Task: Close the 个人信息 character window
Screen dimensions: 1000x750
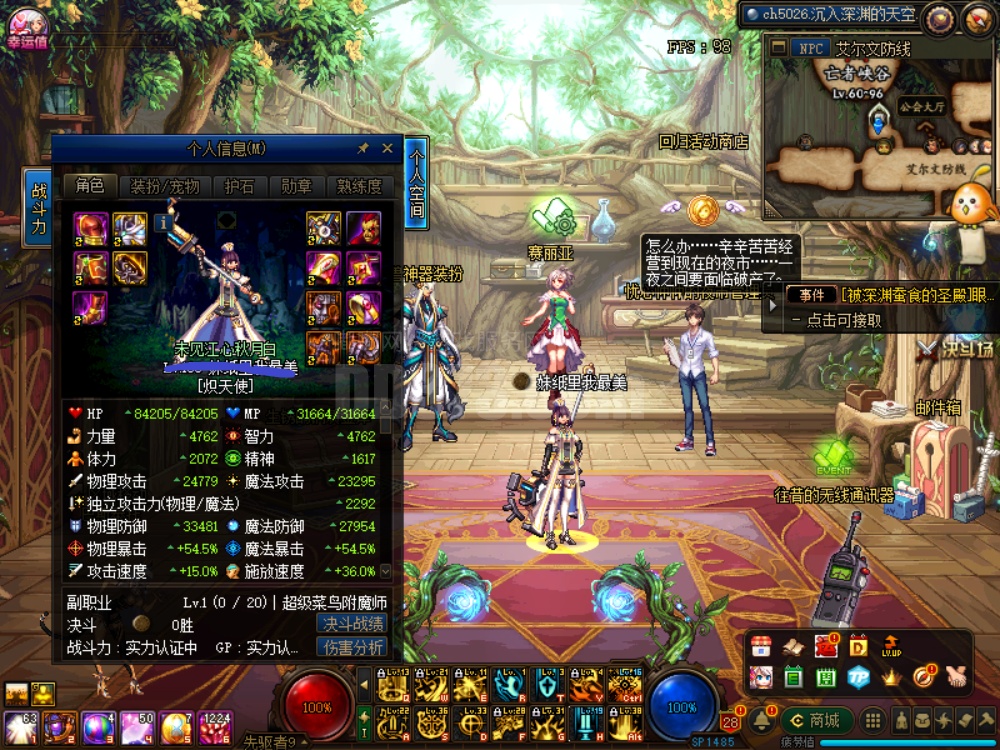Action: coord(388,148)
